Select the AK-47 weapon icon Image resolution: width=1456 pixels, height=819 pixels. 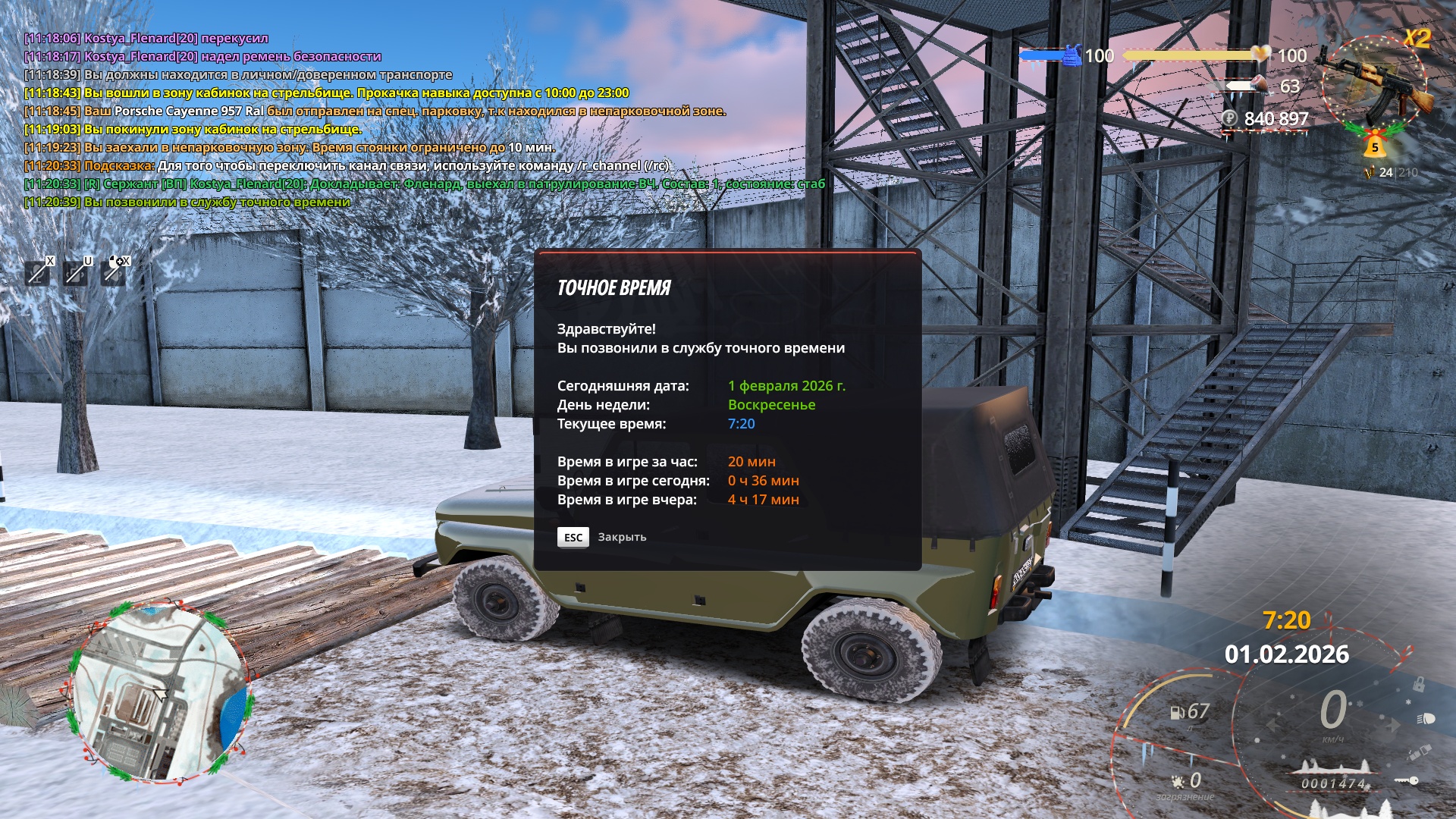point(1375,81)
